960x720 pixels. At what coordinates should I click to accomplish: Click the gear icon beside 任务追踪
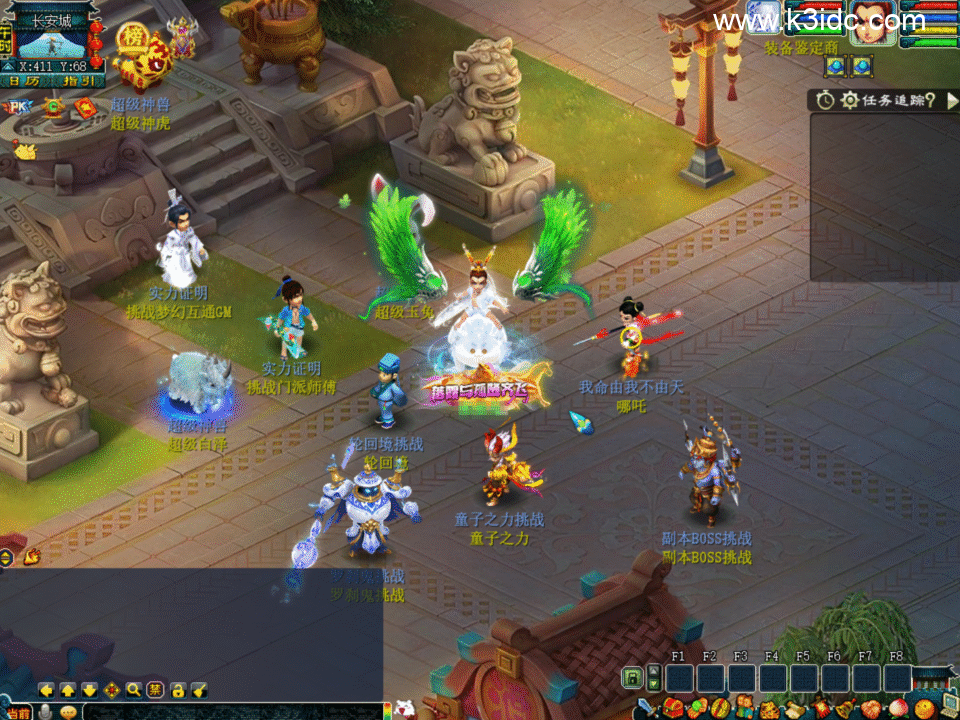point(850,100)
